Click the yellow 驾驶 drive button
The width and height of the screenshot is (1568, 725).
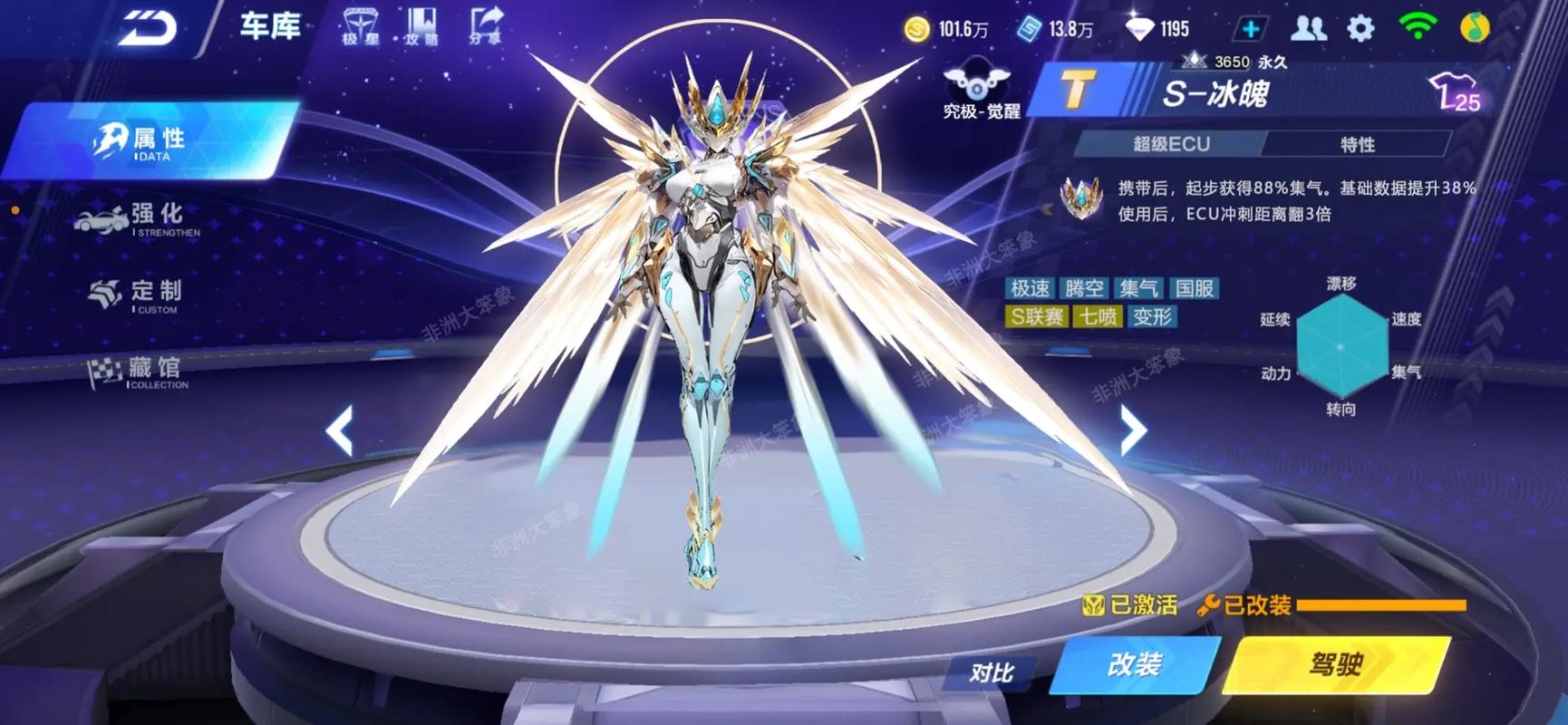pyautogui.click(x=1336, y=665)
